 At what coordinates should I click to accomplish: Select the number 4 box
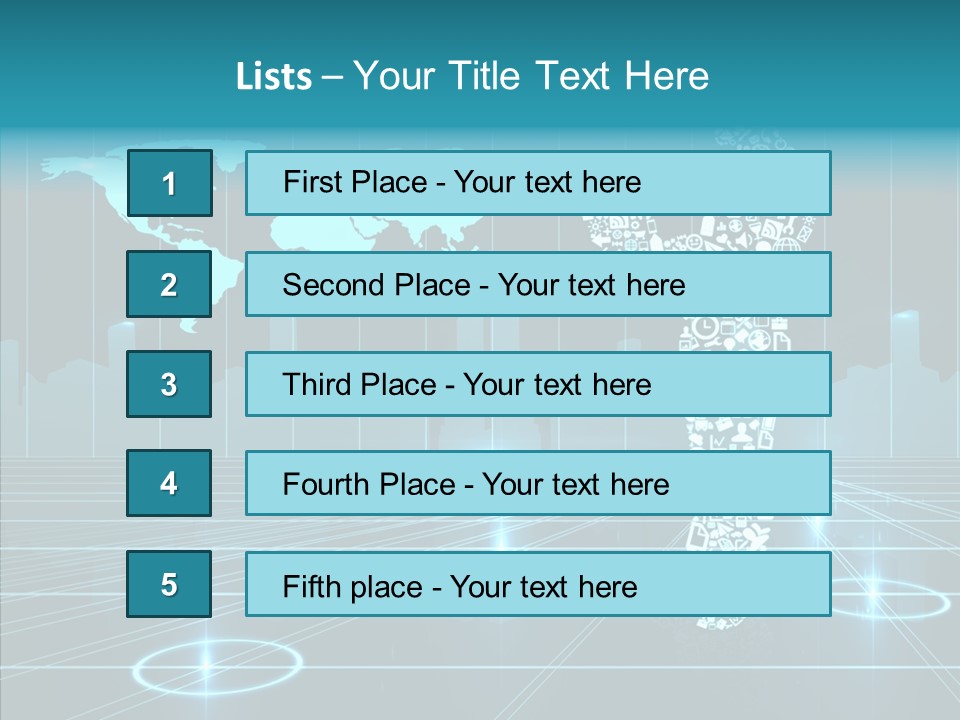(x=169, y=484)
